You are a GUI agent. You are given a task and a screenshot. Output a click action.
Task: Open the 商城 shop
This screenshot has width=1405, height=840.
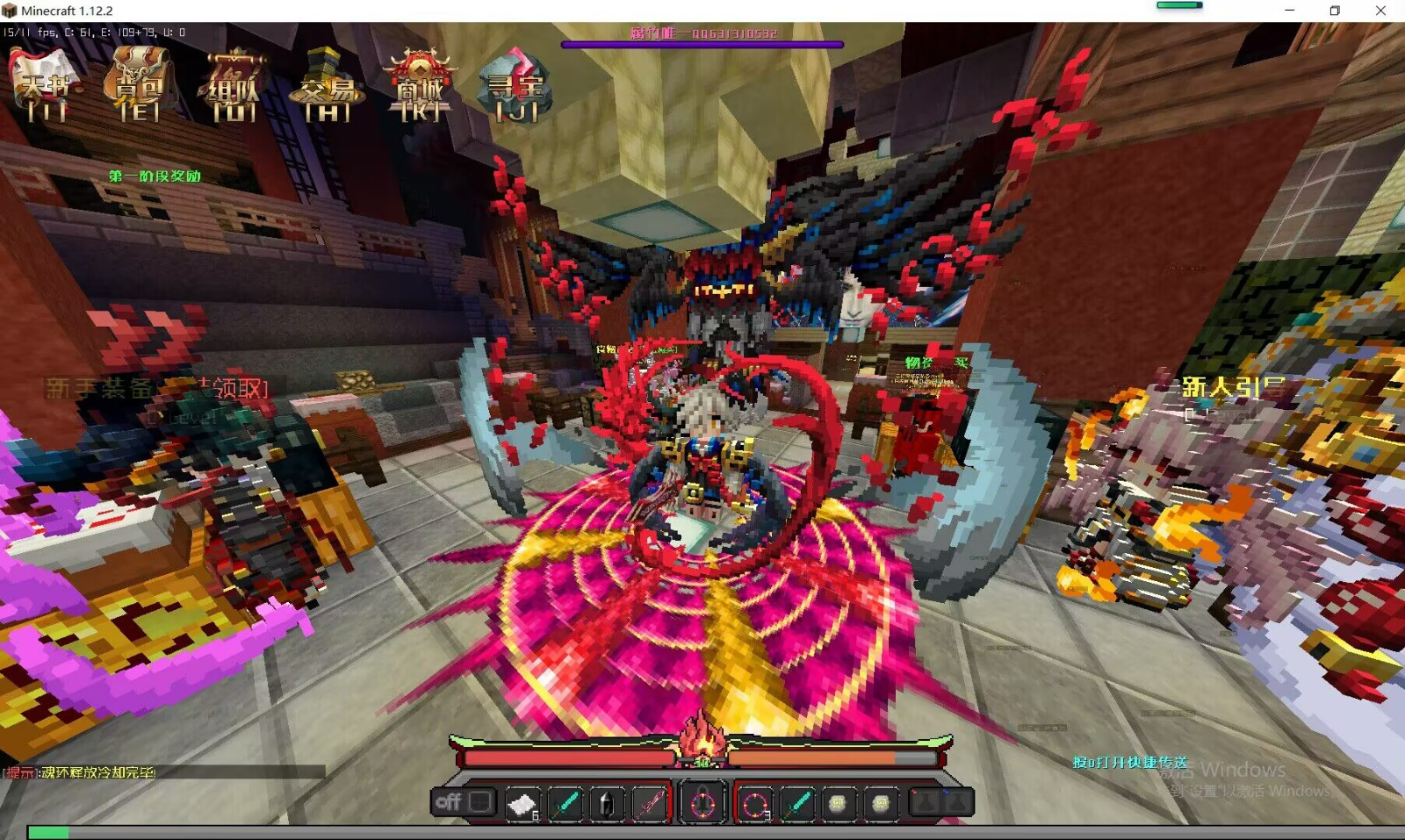[421, 85]
